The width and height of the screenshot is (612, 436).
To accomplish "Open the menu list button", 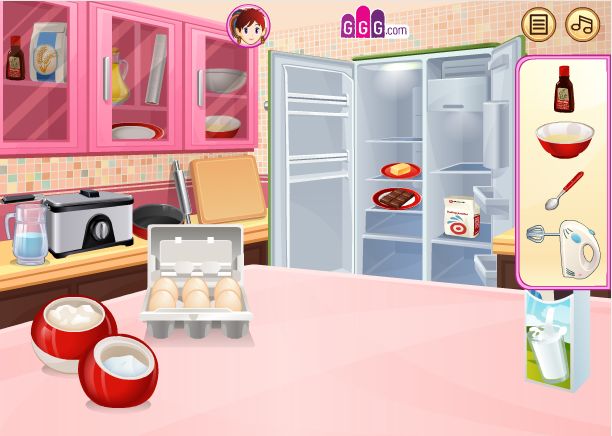I will (539, 24).
